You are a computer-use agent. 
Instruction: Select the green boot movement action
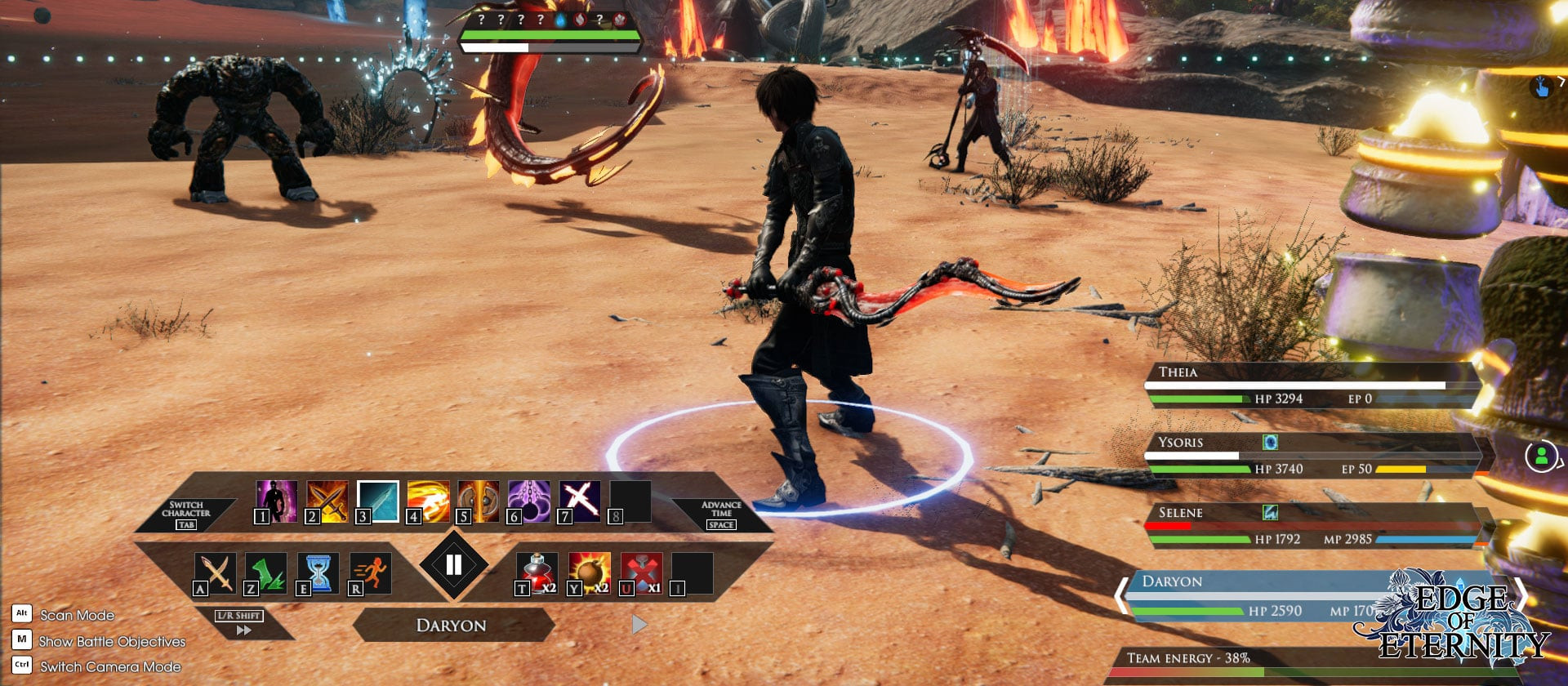coord(266,572)
